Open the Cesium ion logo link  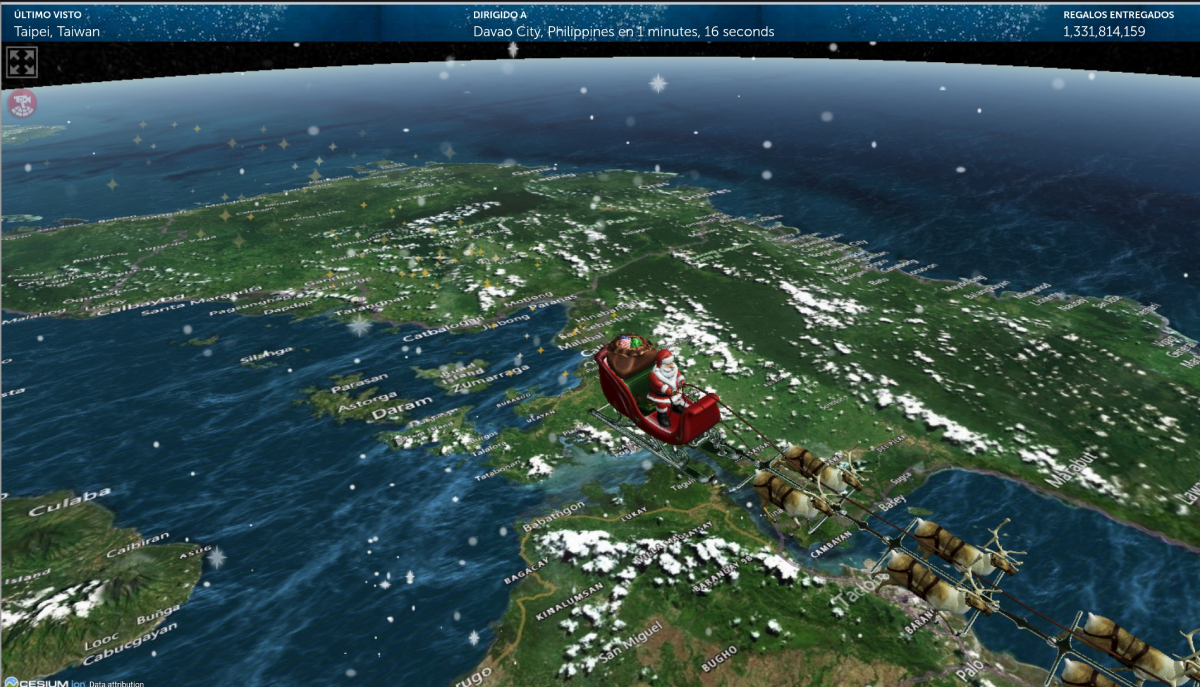pyautogui.click(x=42, y=682)
